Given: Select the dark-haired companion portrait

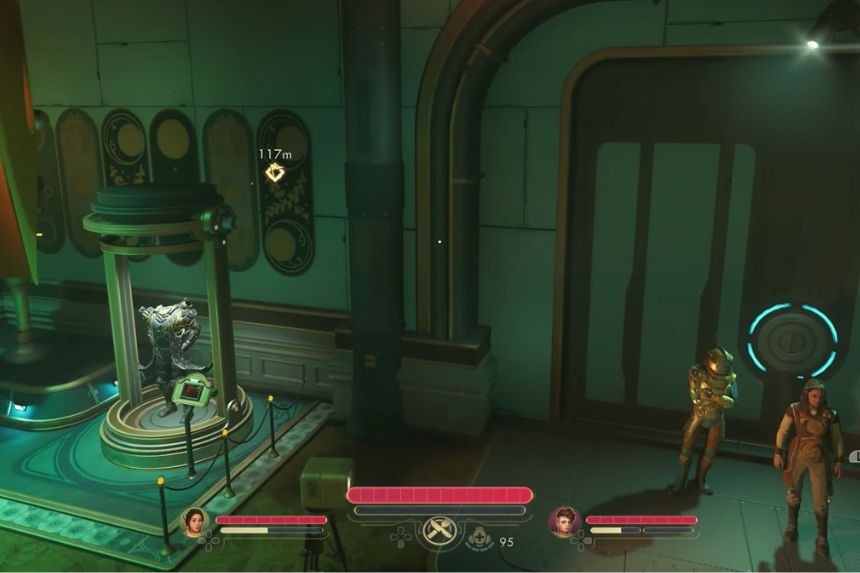Looking at the screenshot, I should click(194, 522).
